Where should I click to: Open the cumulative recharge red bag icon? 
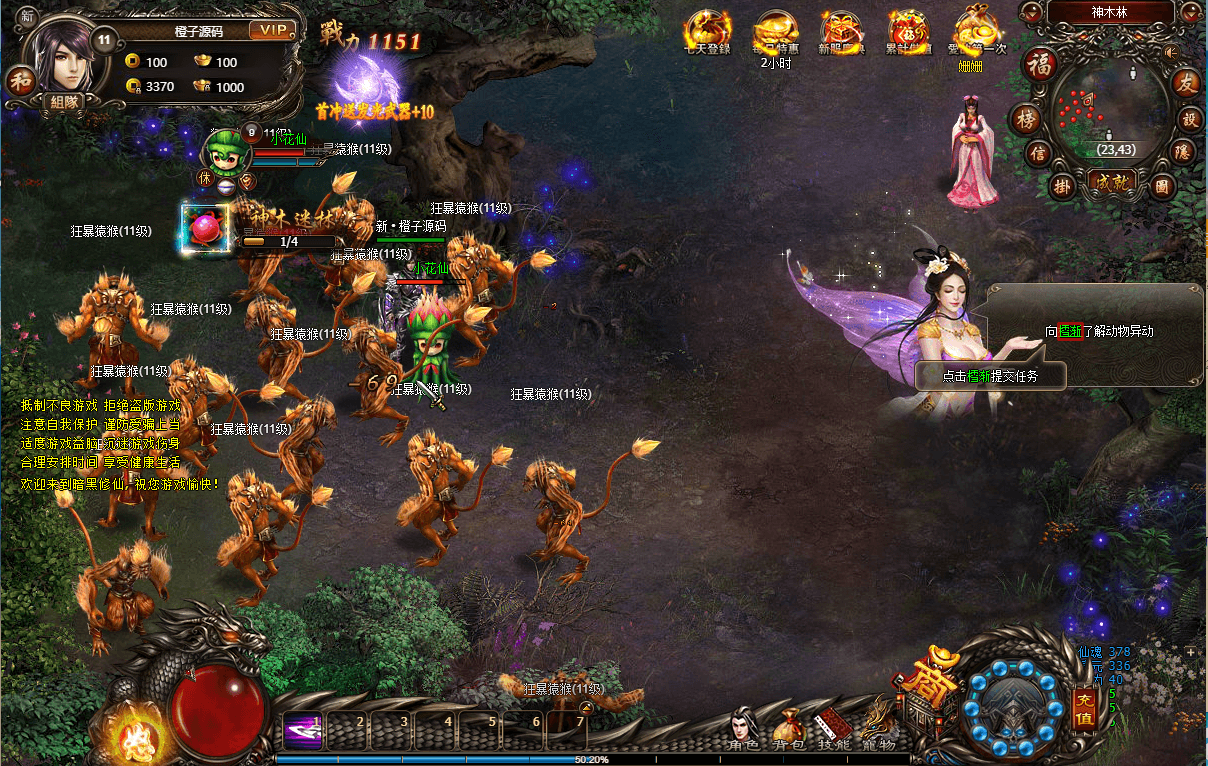[x=909, y=31]
